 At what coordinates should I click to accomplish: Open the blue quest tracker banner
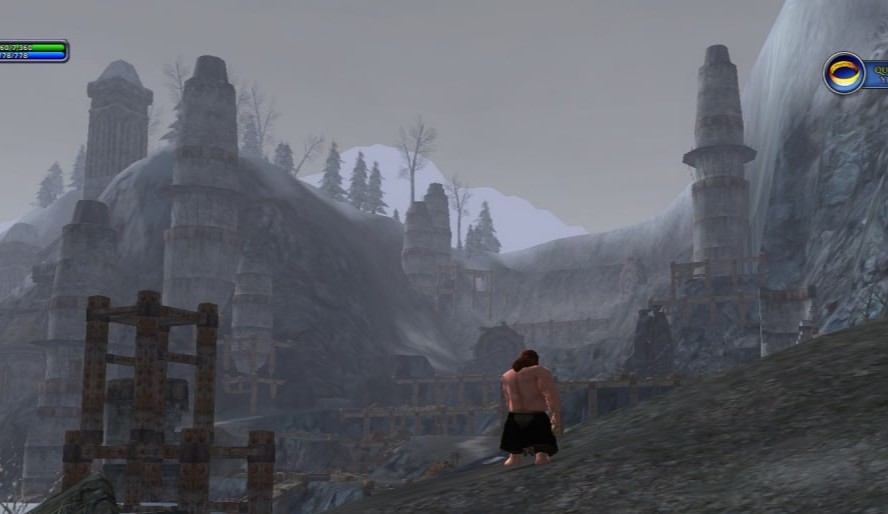click(876, 72)
